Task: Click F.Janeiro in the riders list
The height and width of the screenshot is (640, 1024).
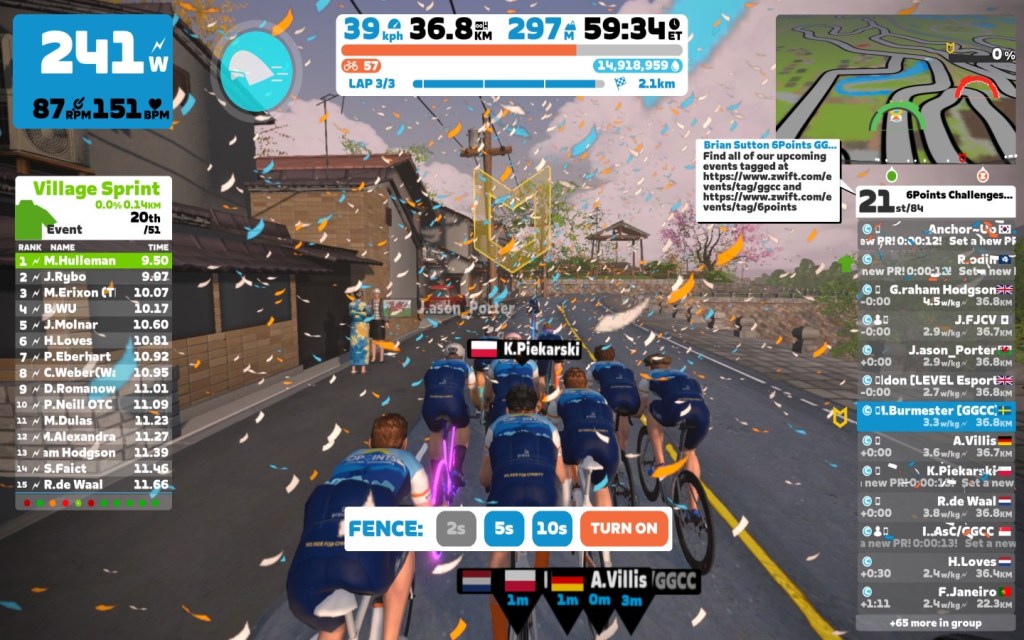Action: tap(935, 597)
